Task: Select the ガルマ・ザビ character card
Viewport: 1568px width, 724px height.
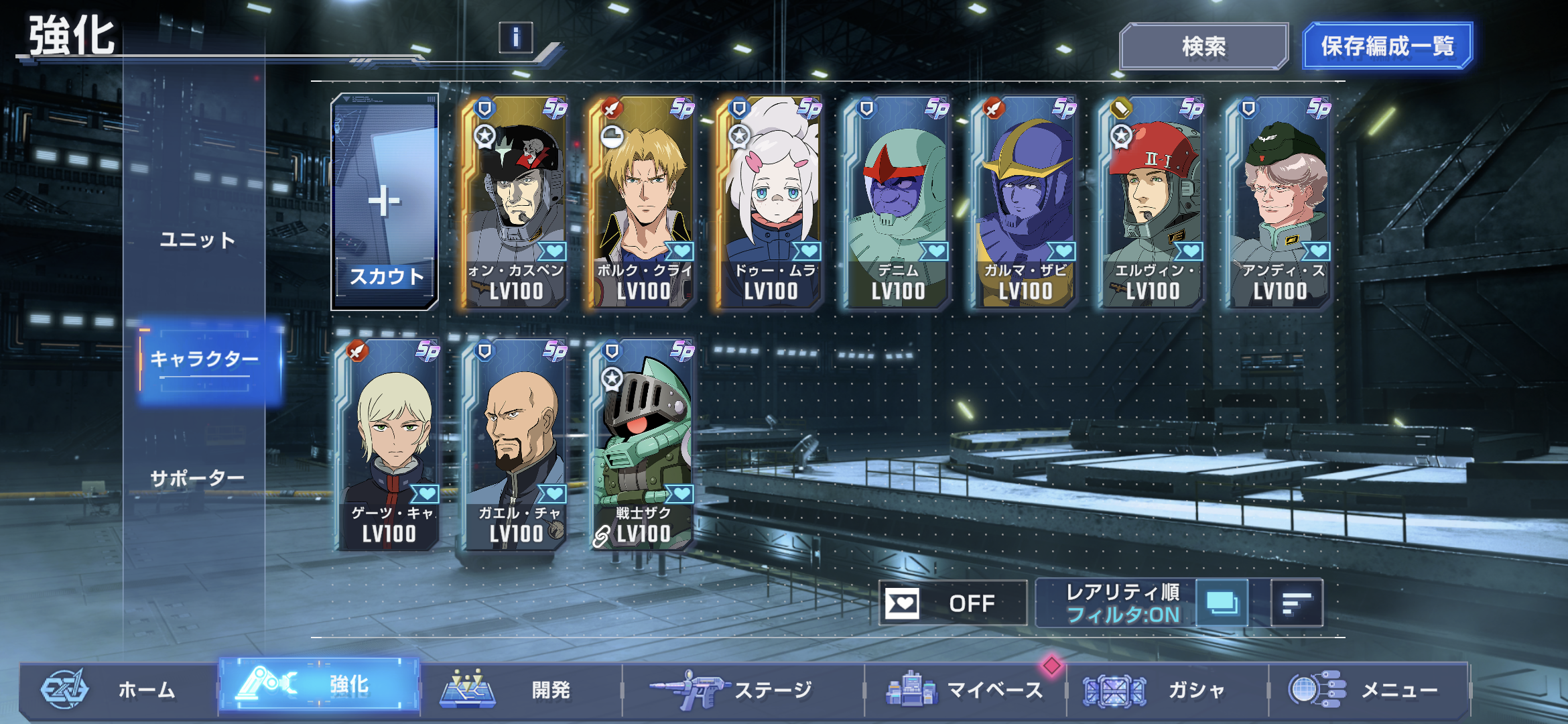Action: pos(1025,201)
